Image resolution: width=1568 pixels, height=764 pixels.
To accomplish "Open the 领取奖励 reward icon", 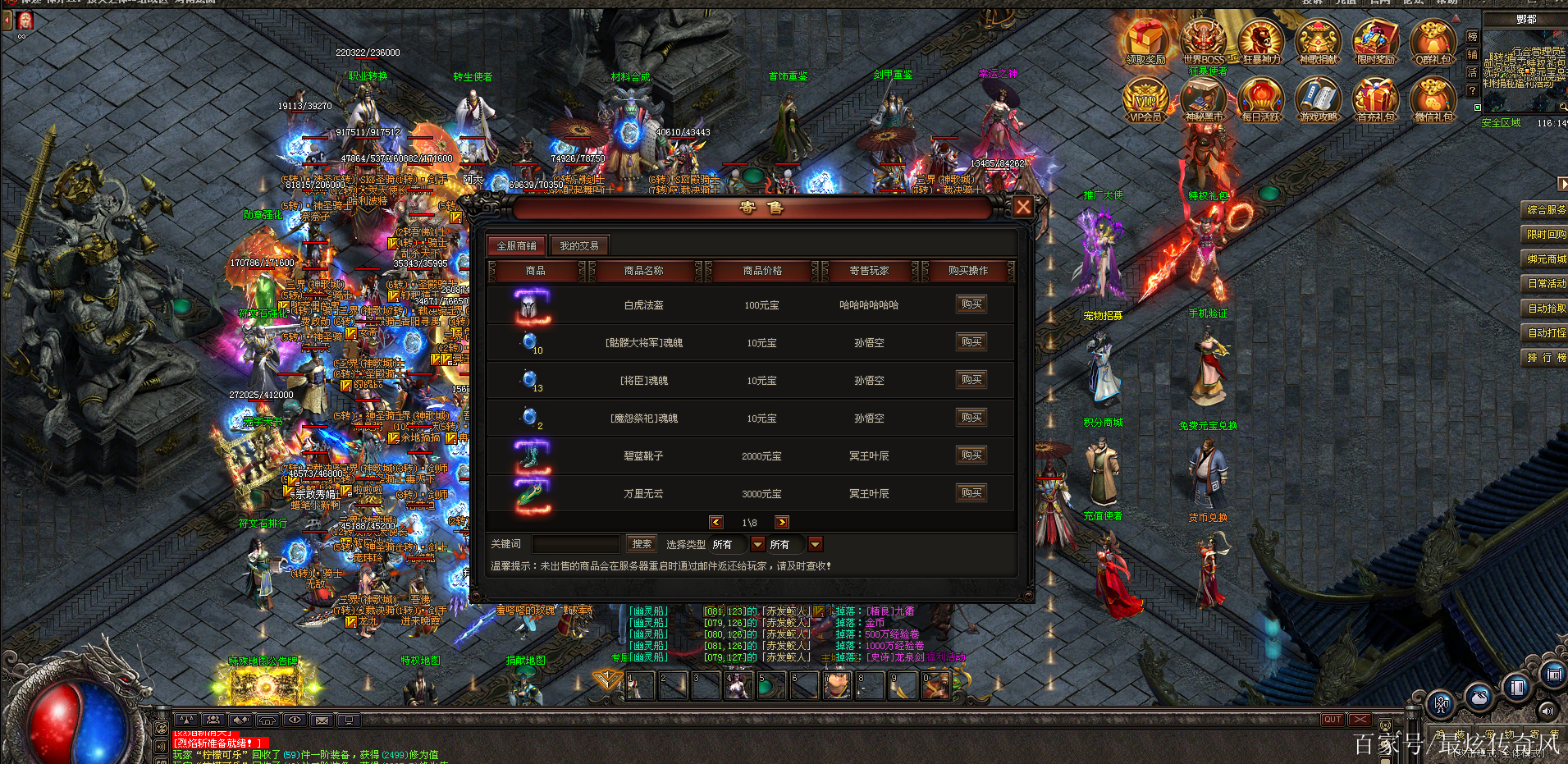I will pyautogui.click(x=1145, y=41).
